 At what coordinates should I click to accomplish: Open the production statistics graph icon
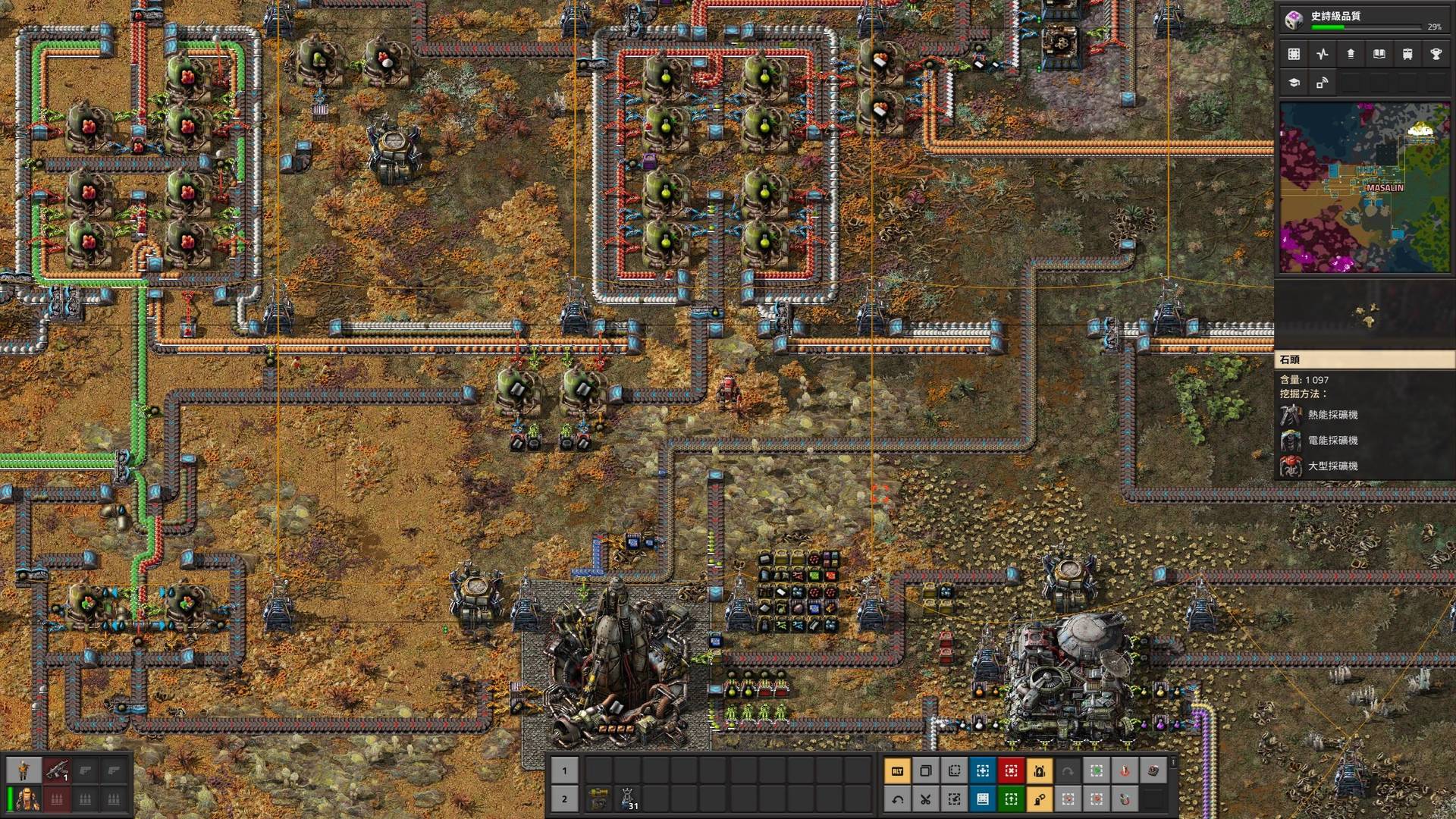point(1323,54)
